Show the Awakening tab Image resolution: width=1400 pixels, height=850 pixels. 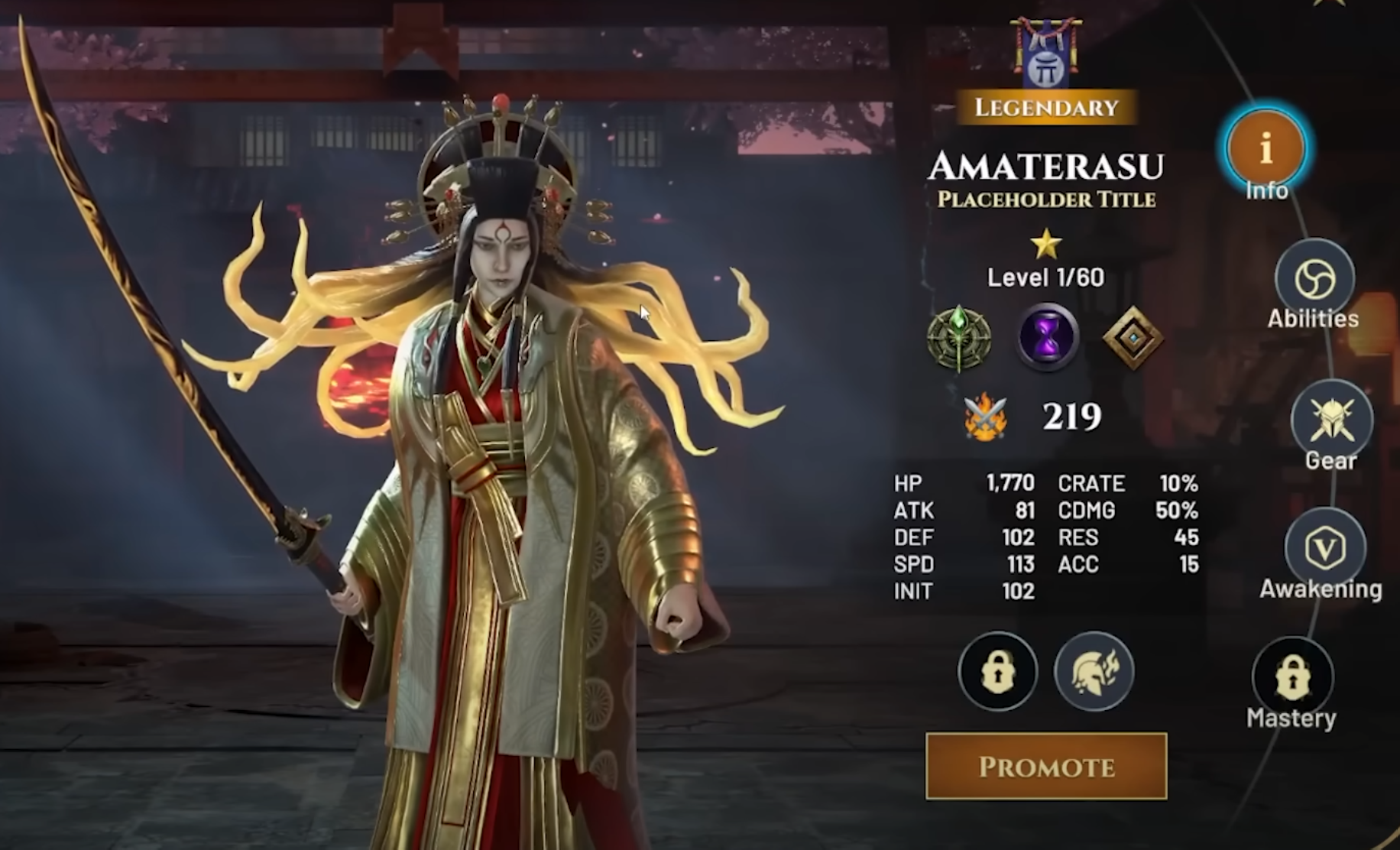coord(1324,548)
